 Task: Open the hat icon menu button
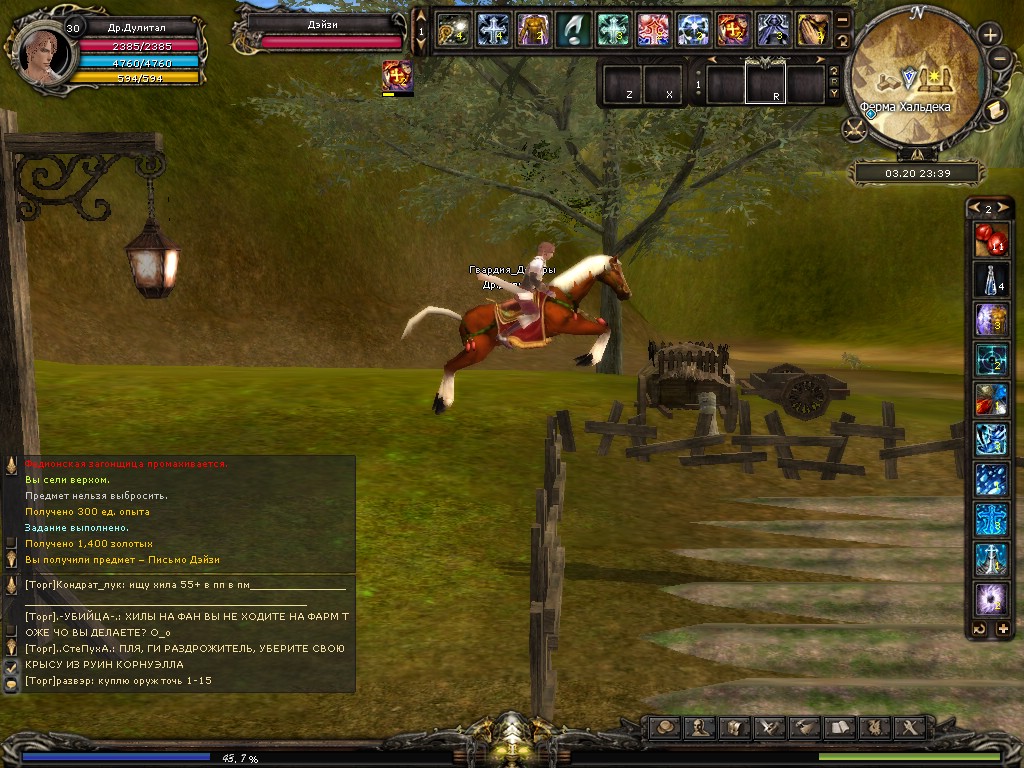pyautogui.click(x=665, y=728)
